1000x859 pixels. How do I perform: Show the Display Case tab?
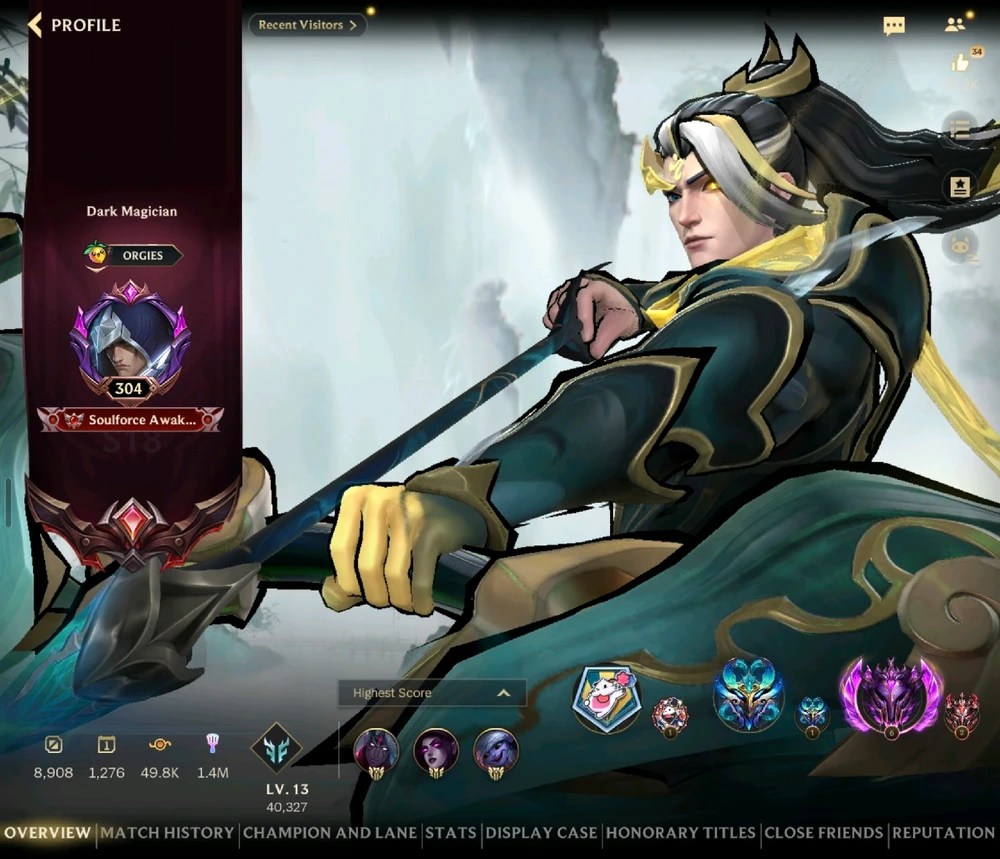tap(541, 832)
